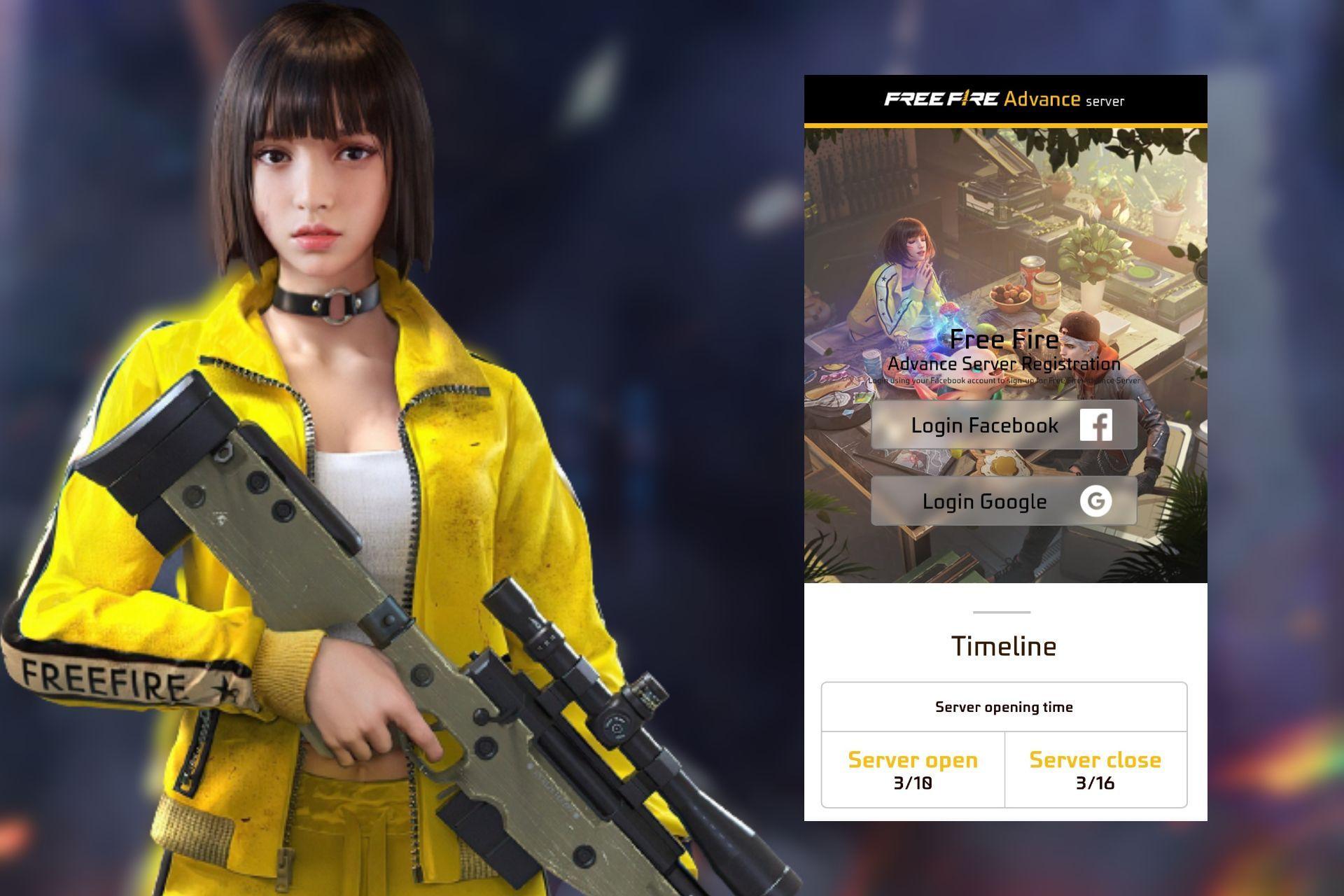Viewport: 1344px width, 896px height.
Task: Click the Google icon on the login button
Action: [1096, 501]
